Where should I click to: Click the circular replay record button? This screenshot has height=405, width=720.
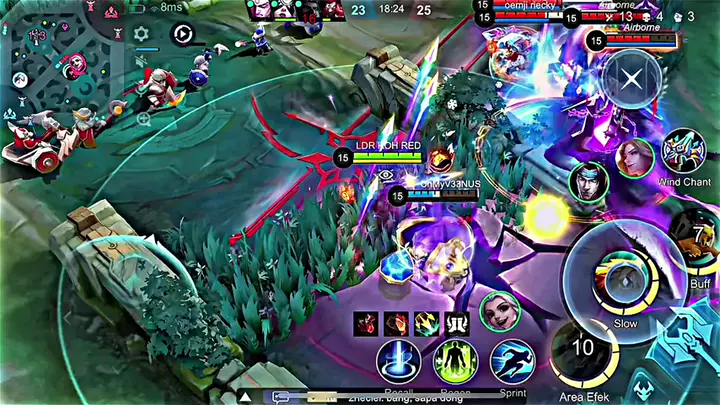point(182,34)
